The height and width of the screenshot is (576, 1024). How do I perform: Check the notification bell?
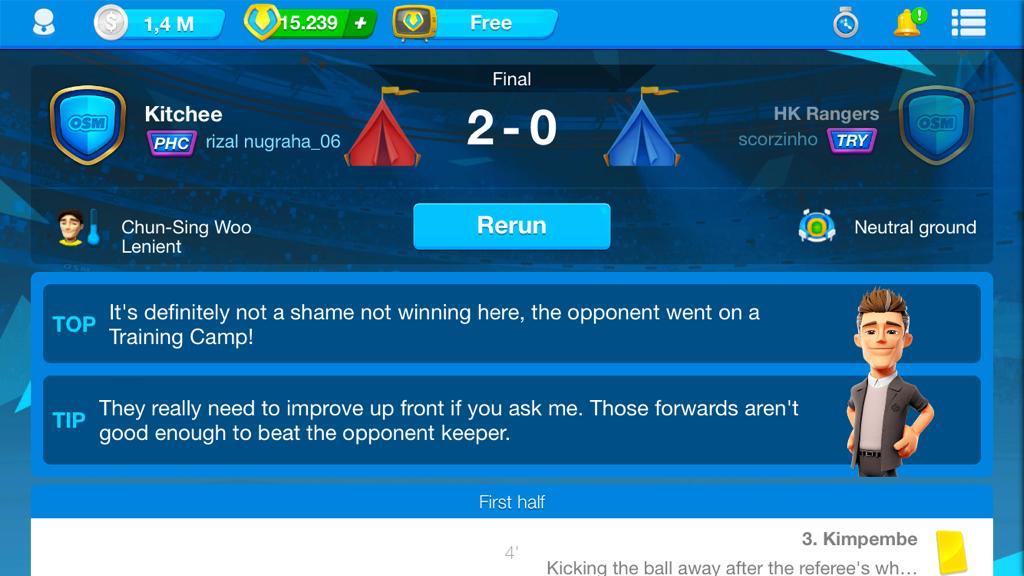point(908,22)
